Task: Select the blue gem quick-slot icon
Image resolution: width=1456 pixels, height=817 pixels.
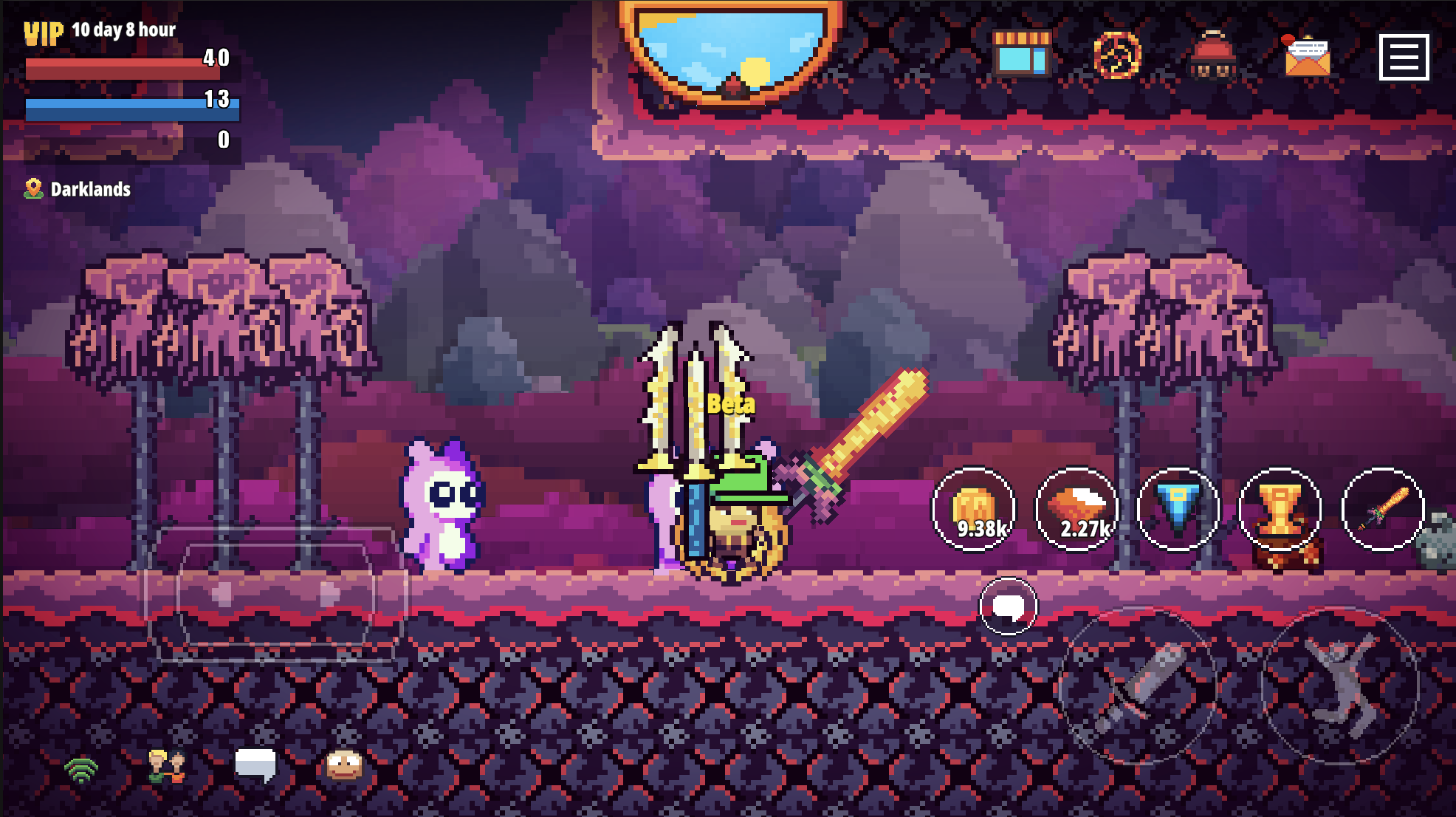Action: tap(1178, 508)
